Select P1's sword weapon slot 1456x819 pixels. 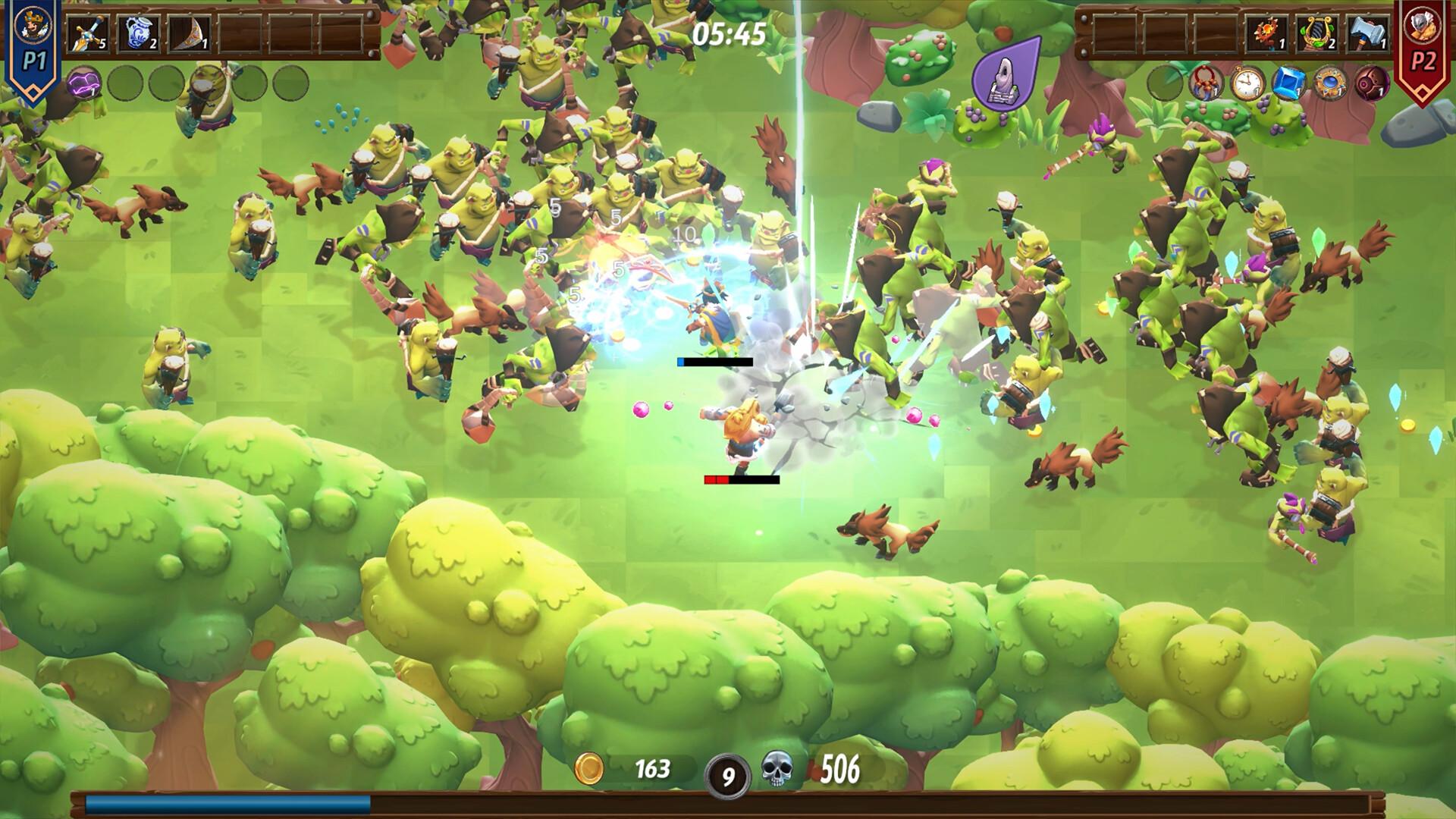point(88,33)
